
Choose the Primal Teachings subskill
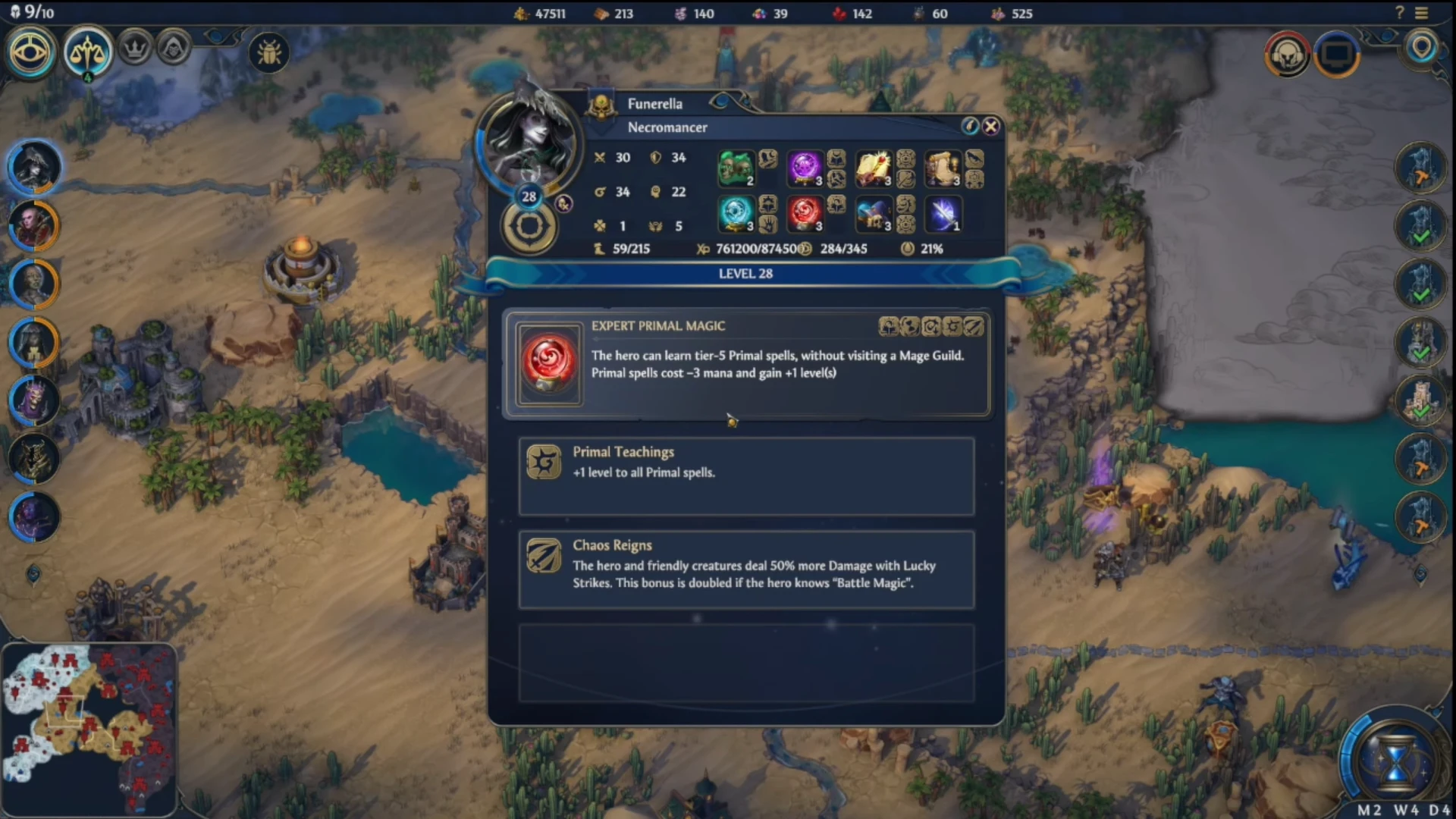click(x=746, y=475)
